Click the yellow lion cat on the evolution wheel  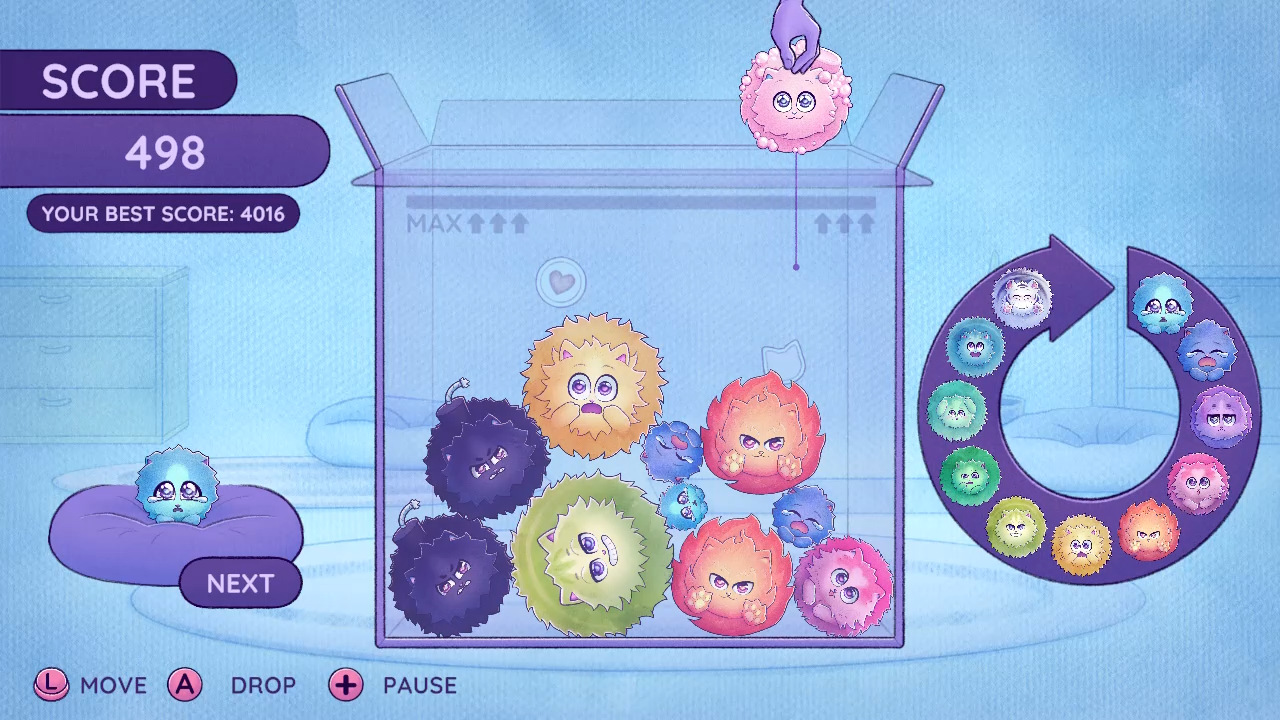tap(1081, 545)
